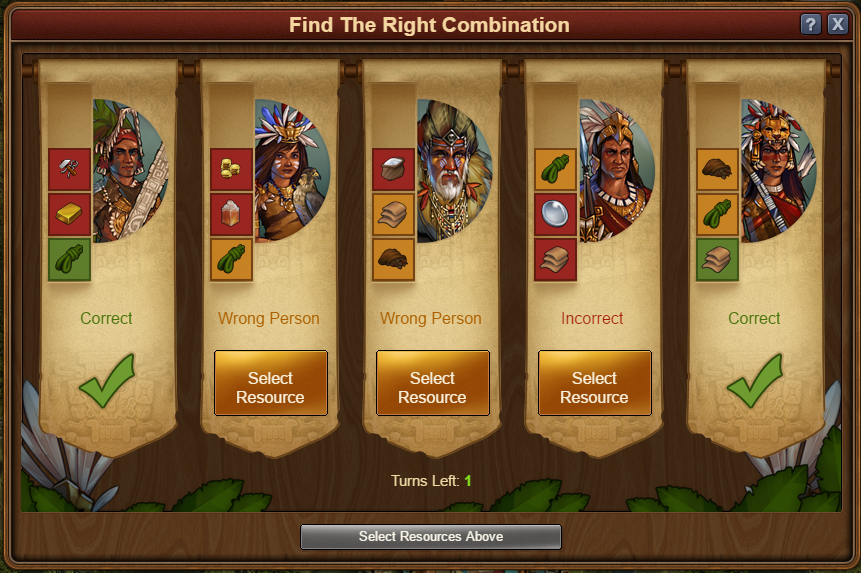Open the question mark help button
Screen dimensions: 861x573
coord(811,25)
